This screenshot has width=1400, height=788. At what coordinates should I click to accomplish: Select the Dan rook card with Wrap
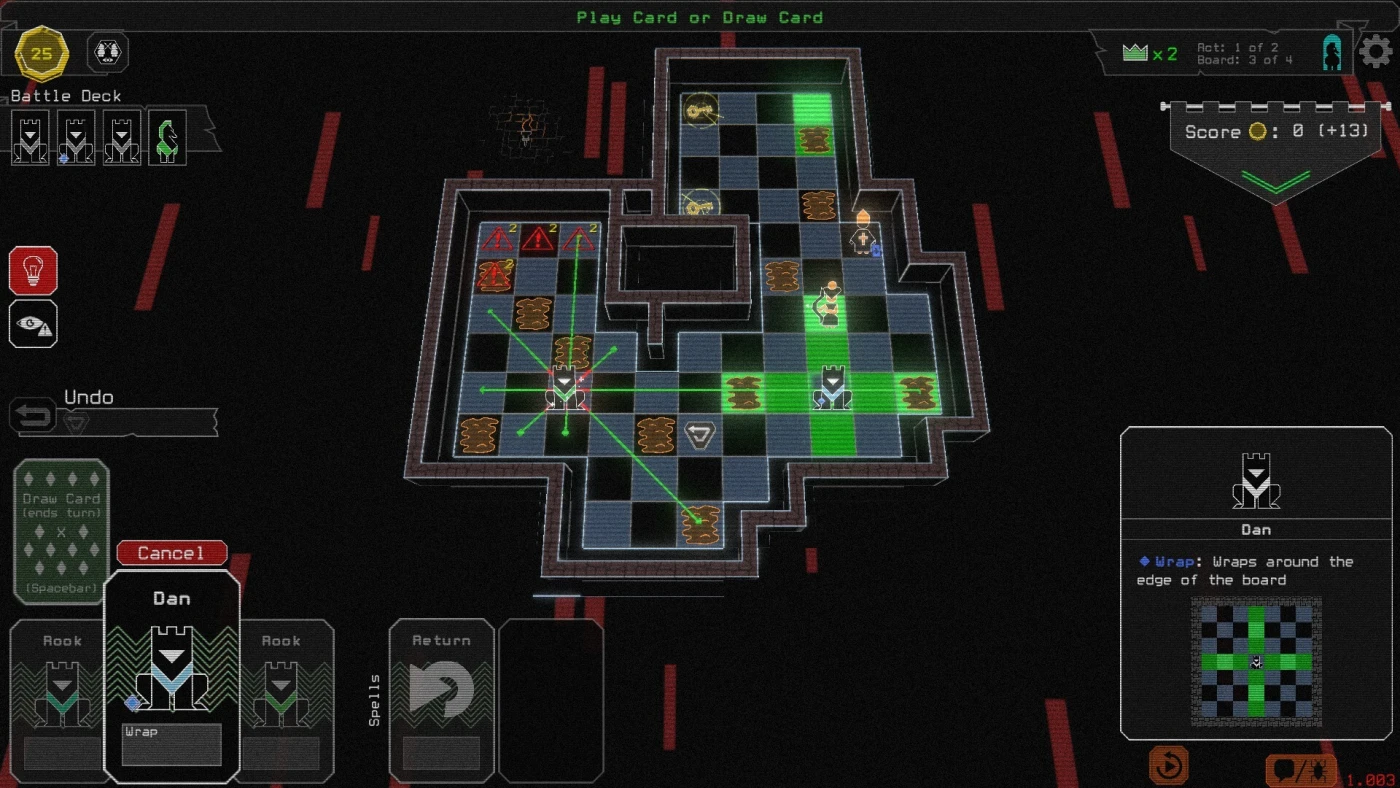[x=172, y=677]
